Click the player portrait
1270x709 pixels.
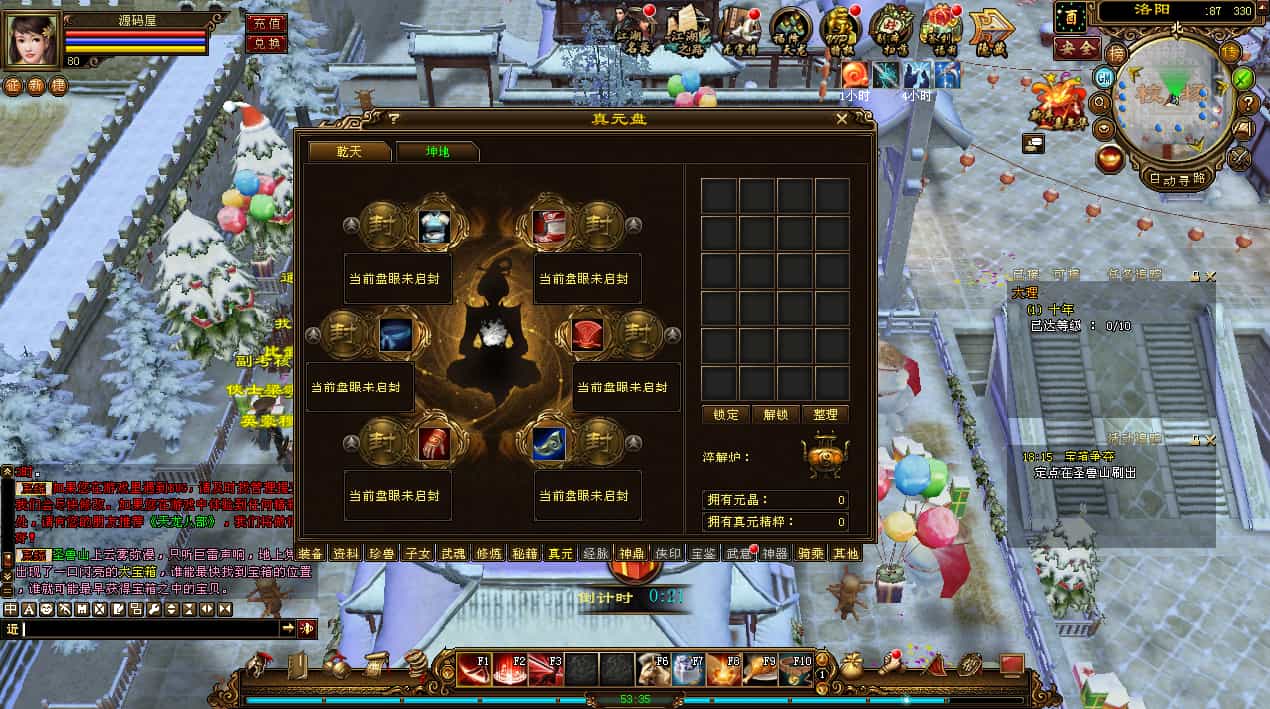point(33,40)
